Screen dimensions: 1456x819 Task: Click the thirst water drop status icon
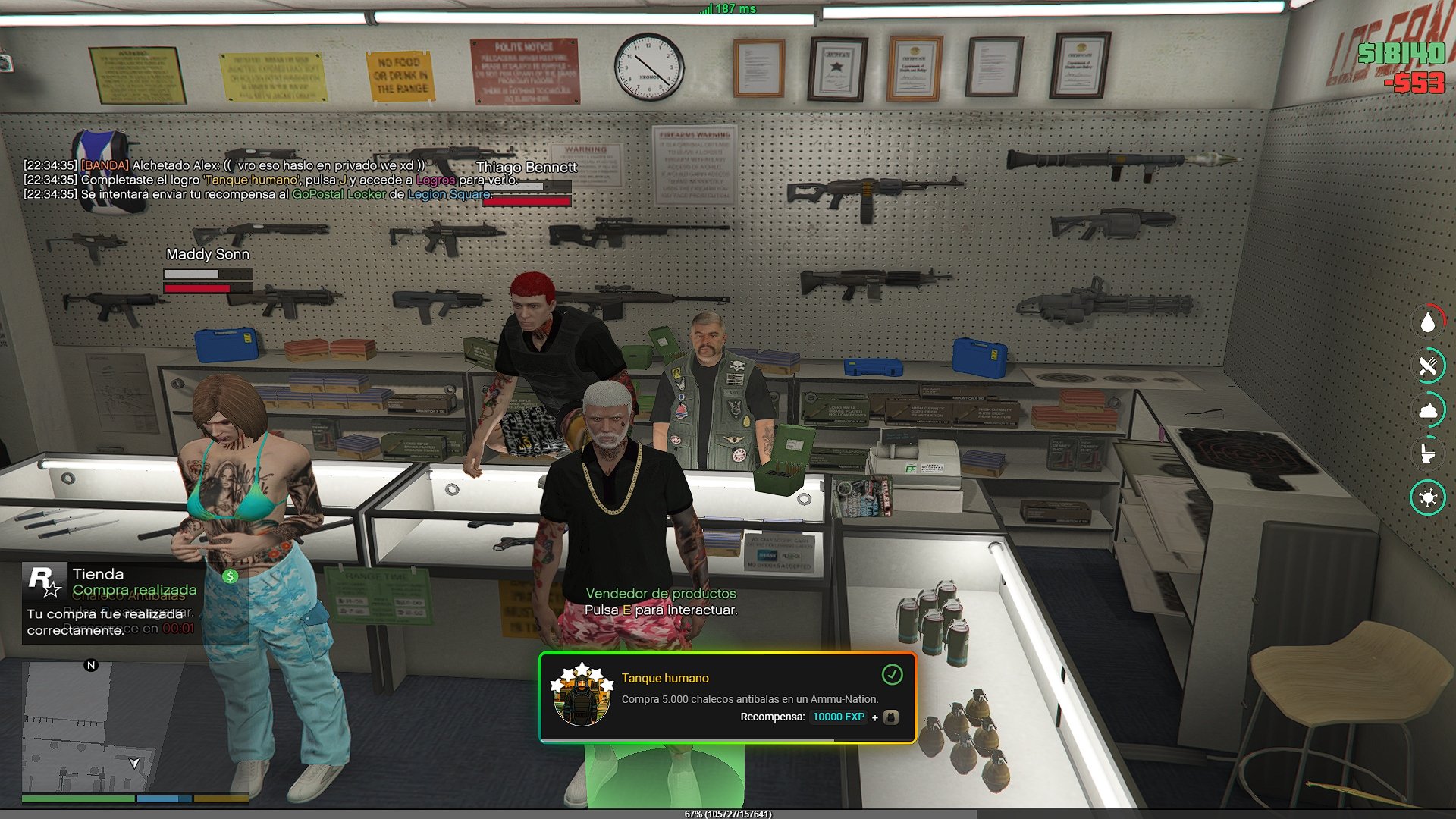1428,322
